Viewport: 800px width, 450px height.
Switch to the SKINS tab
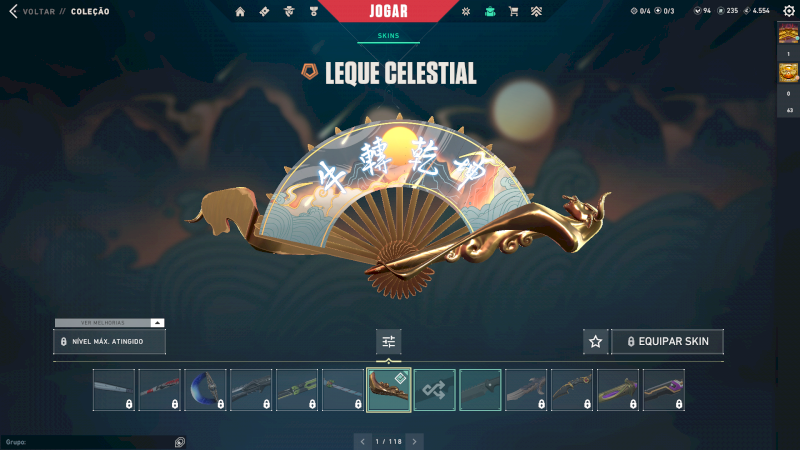tap(388, 35)
